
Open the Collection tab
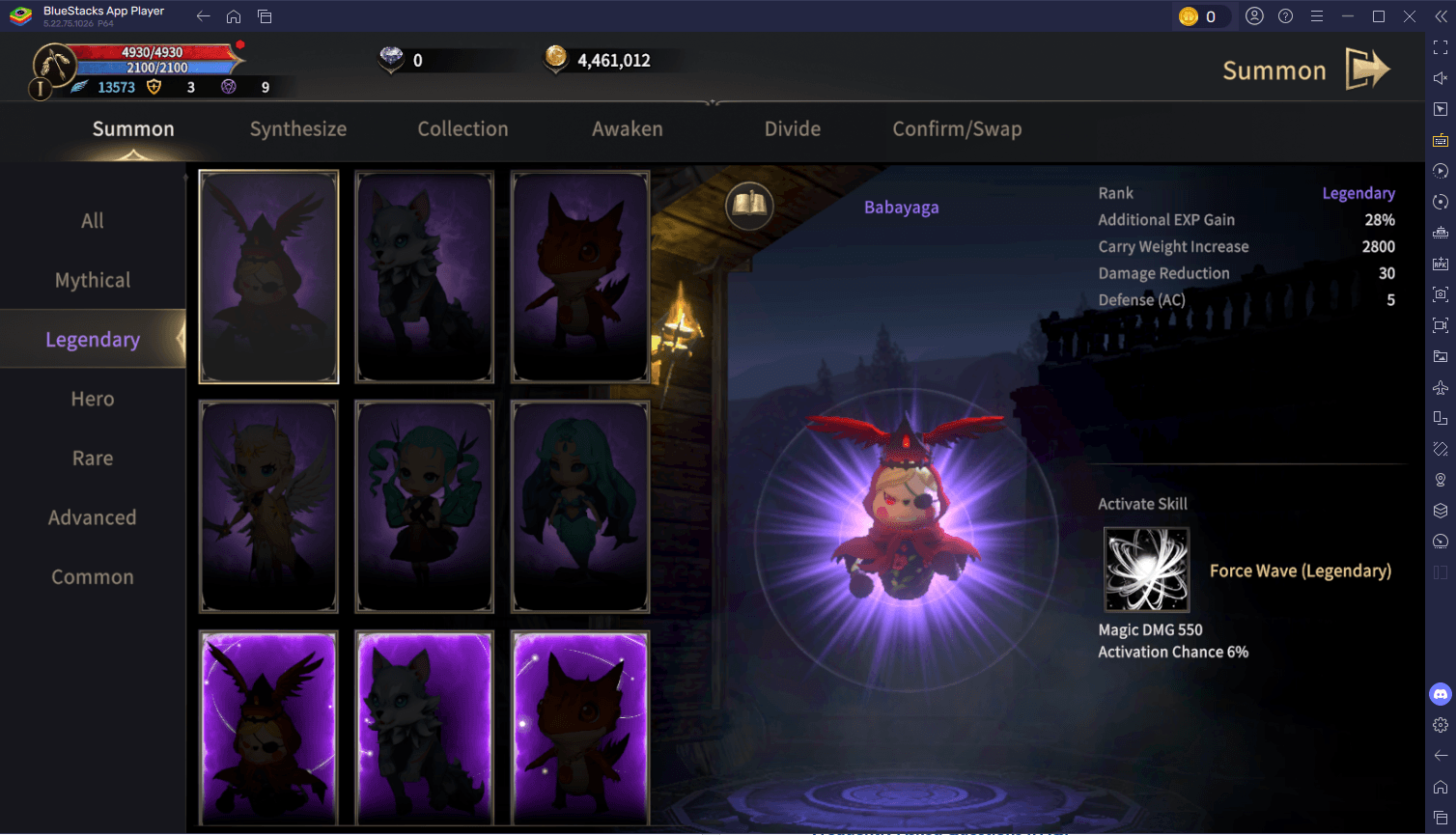click(462, 129)
